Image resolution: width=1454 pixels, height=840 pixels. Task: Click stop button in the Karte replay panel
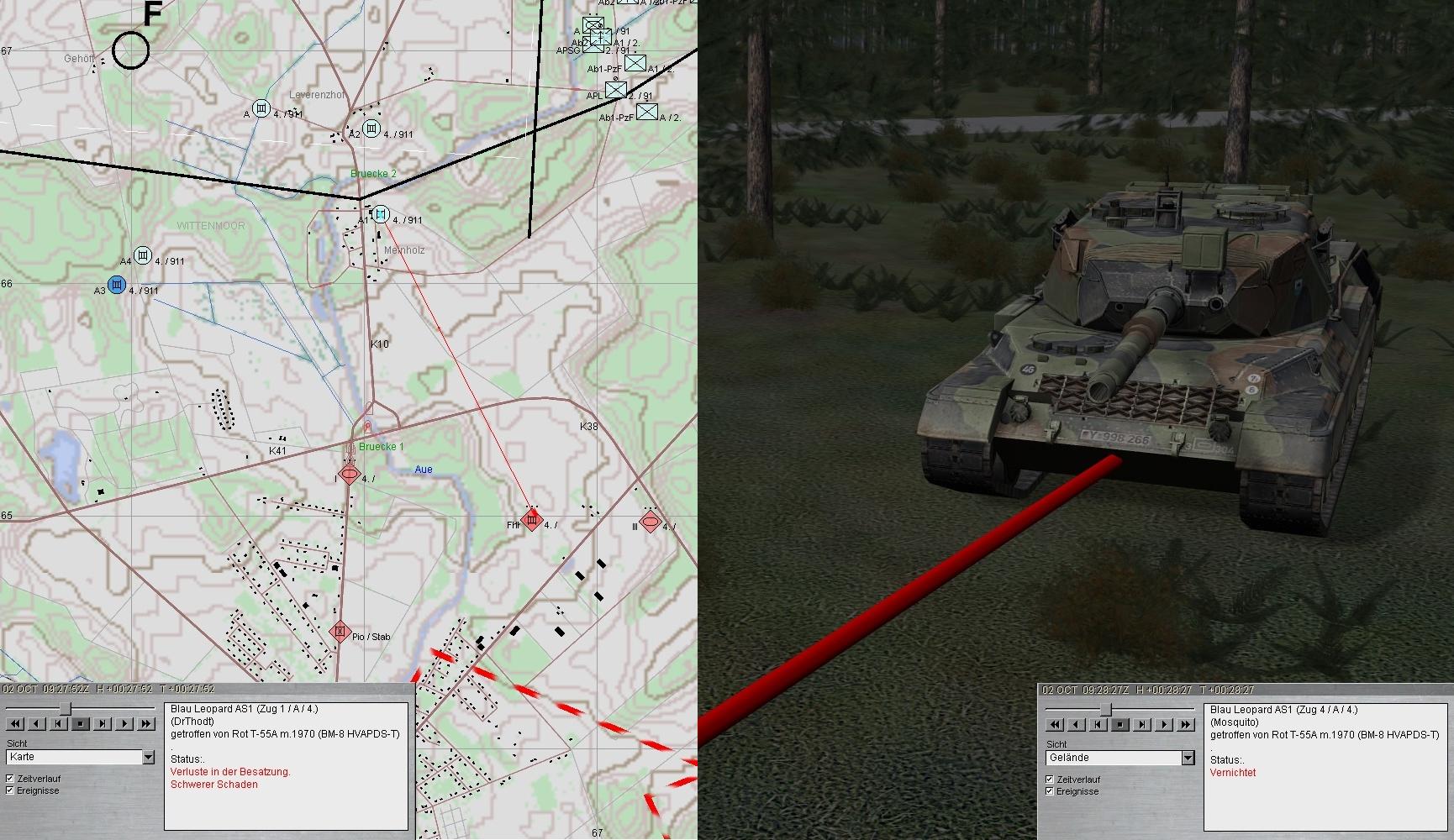point(81,723)
